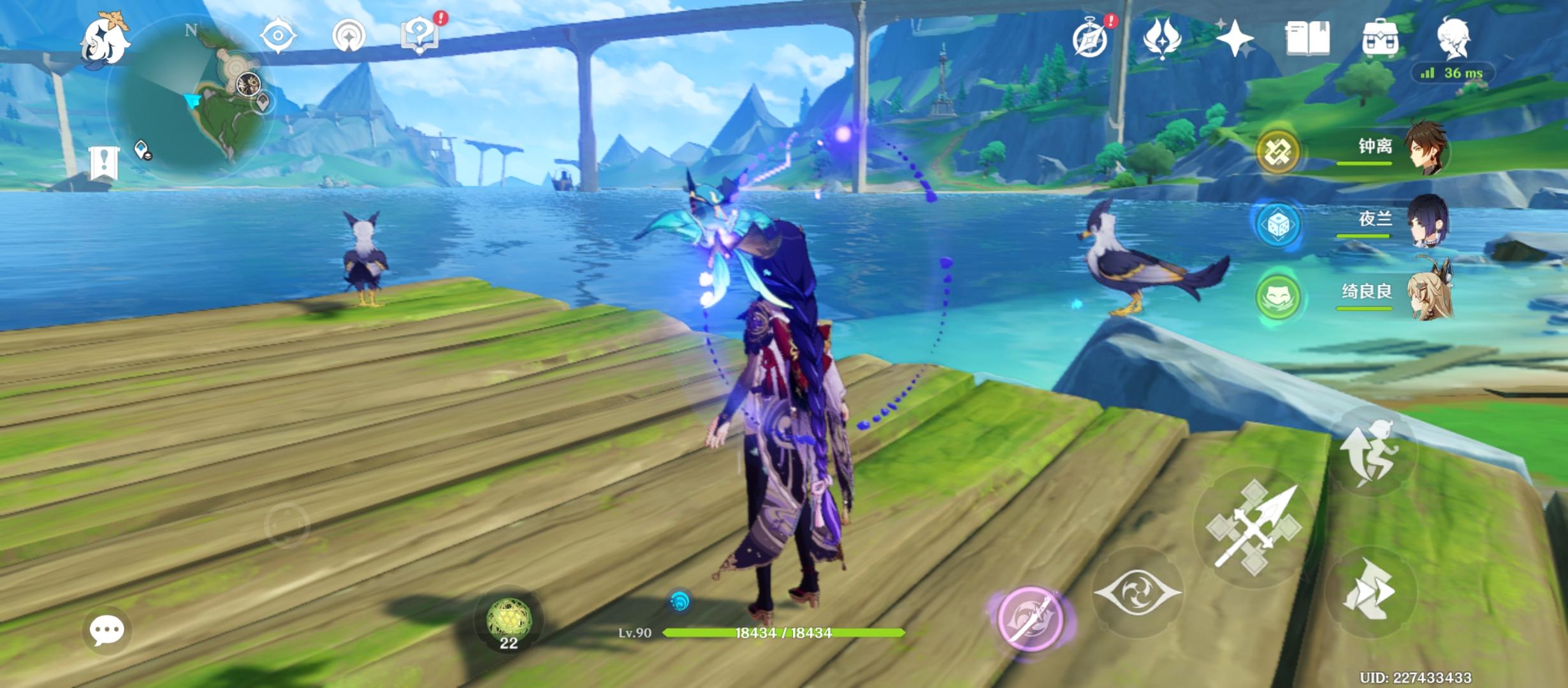1568x688 pixels.
Task: Open the character profile screen
Action: pyautogui.click(x=1453, y=37)
